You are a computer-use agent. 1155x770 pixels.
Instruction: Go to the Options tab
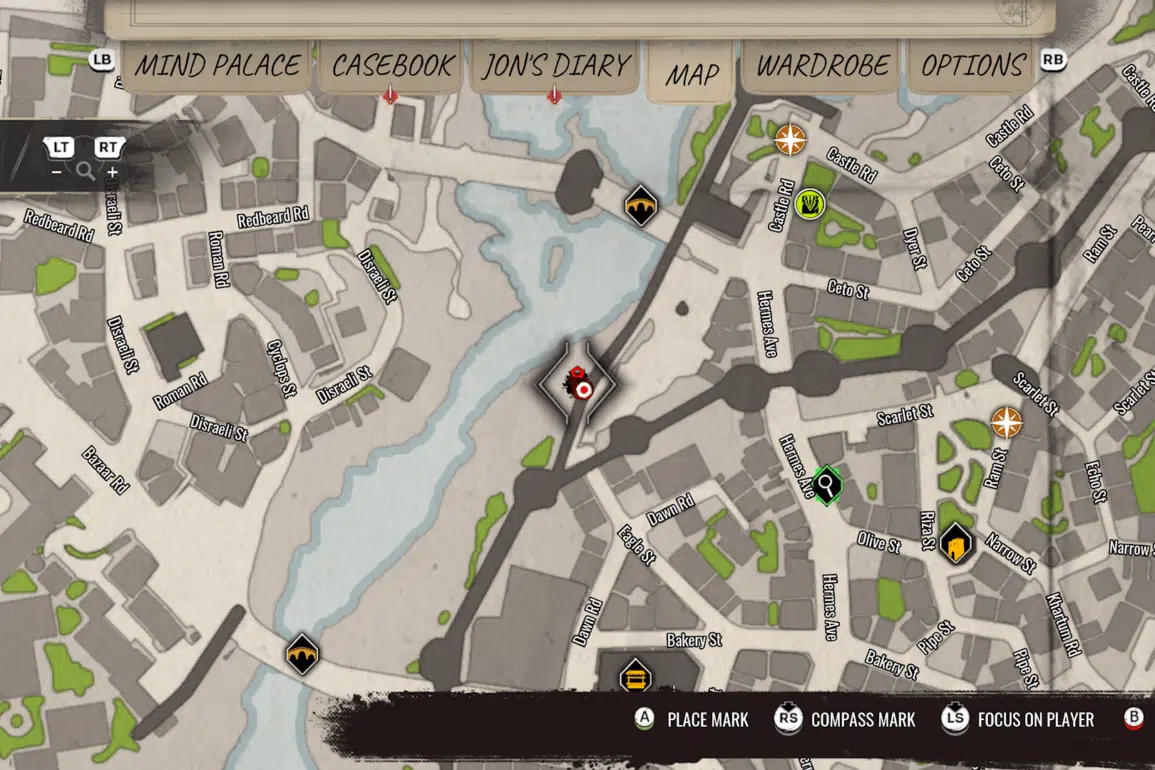pos(973,66)
